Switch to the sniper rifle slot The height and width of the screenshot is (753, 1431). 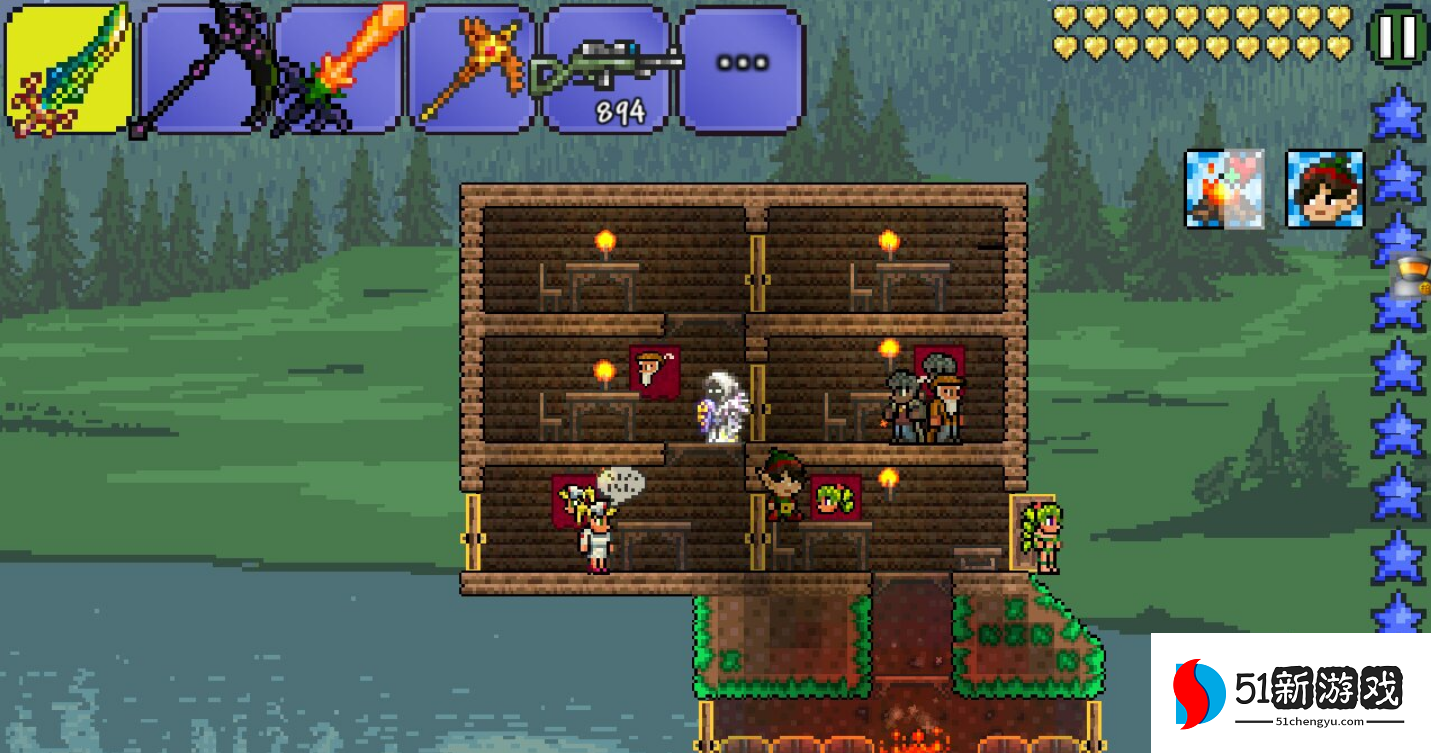pos(607,70)
